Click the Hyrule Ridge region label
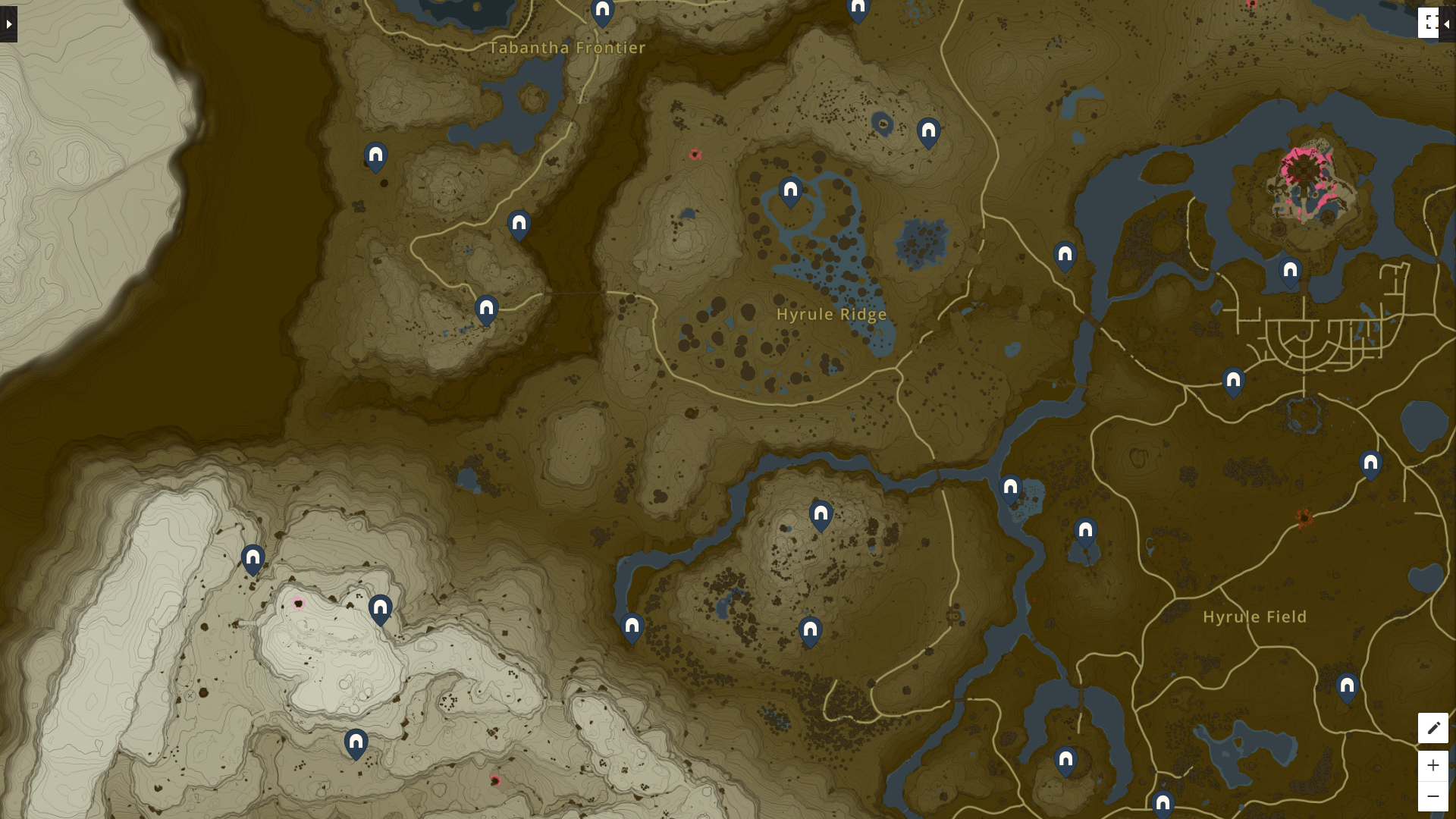 pyautogui.click(x=832, y=314)
